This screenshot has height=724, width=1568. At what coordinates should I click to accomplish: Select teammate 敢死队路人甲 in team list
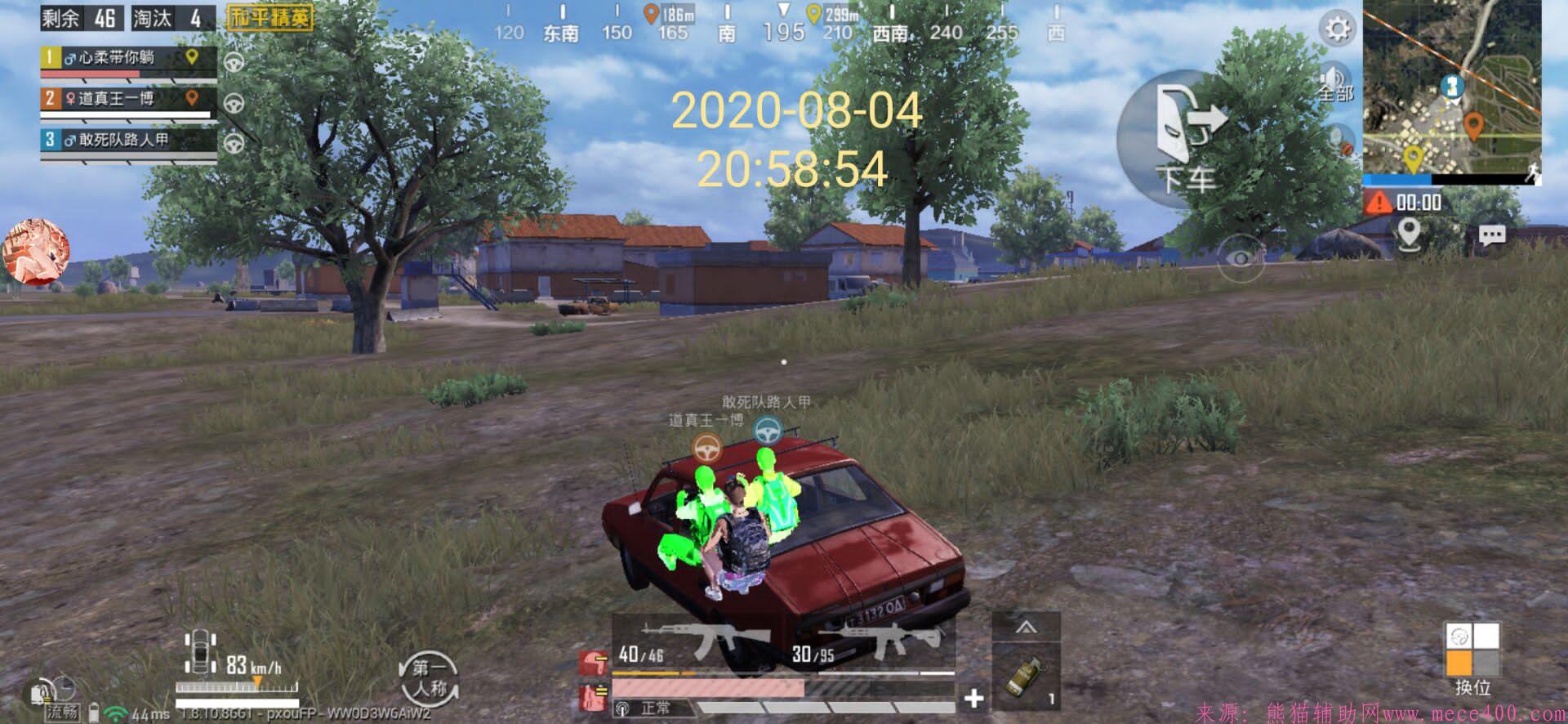pos(128,141)
